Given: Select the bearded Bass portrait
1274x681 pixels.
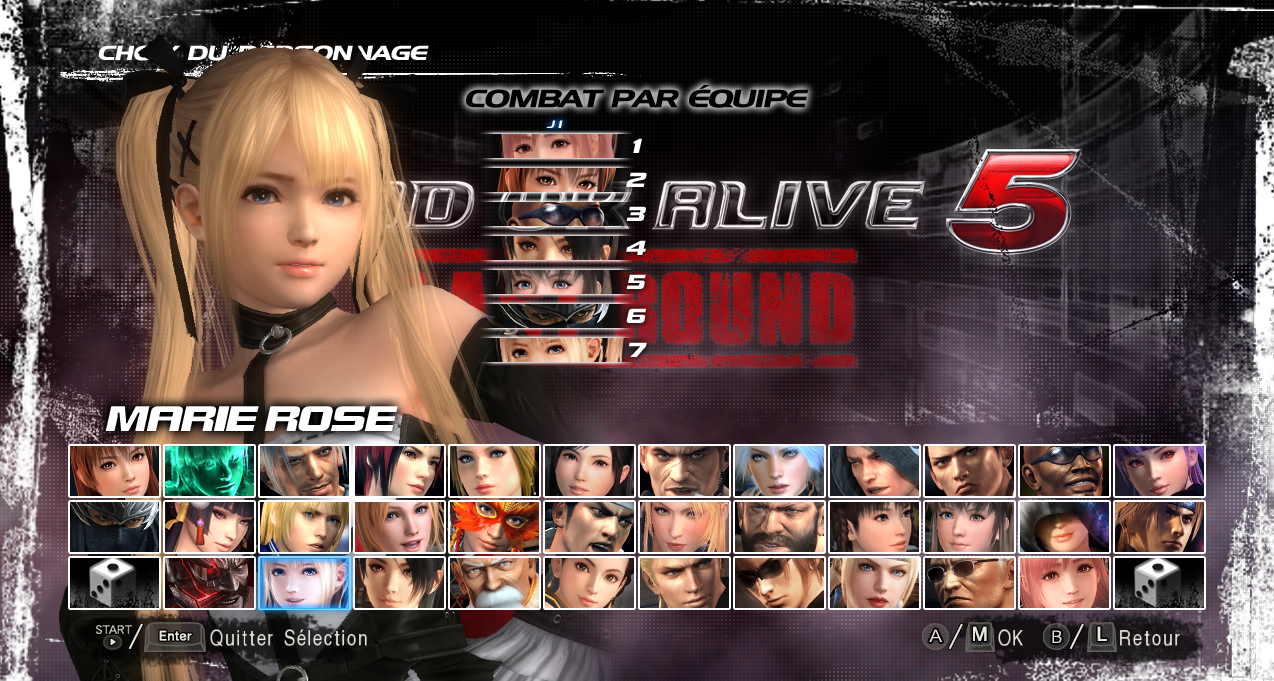Looking at the screenshot, I should pos(779,527).
